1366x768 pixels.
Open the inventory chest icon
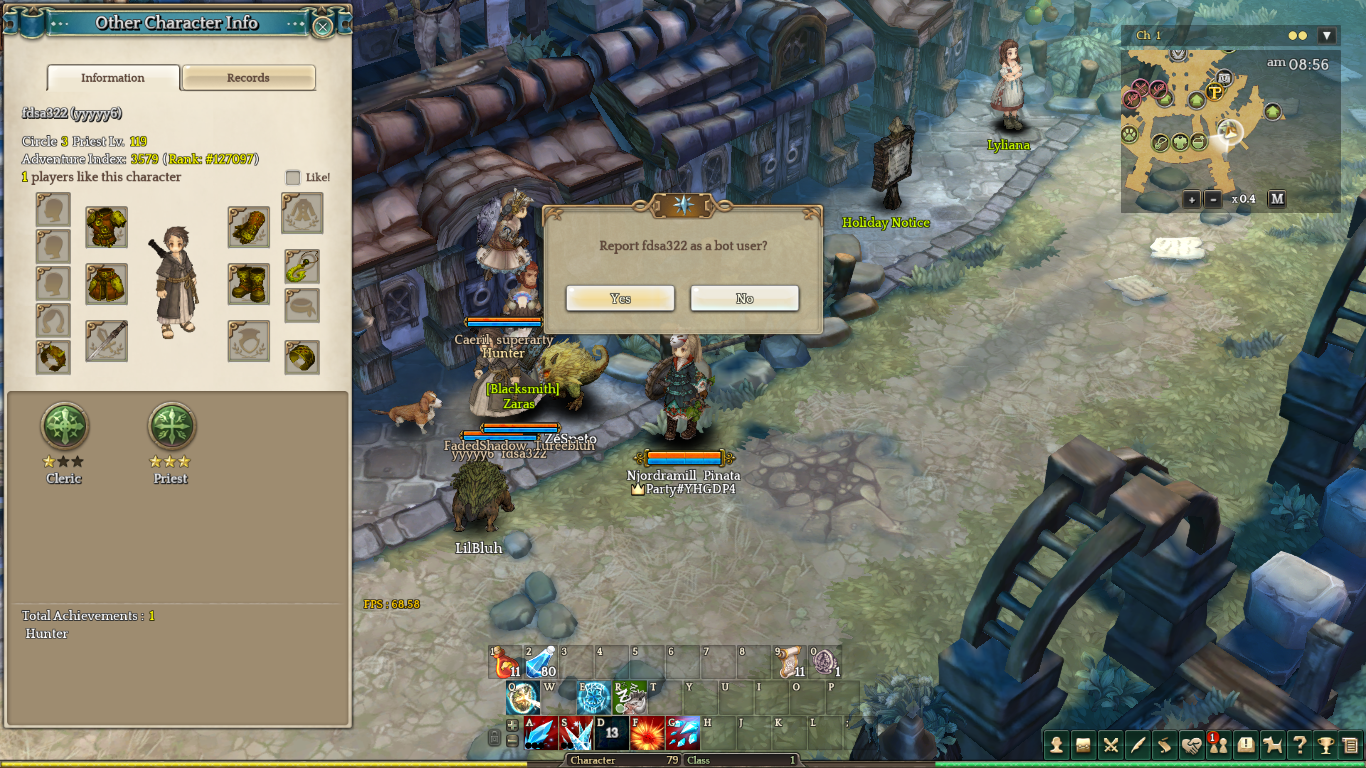1083,744
